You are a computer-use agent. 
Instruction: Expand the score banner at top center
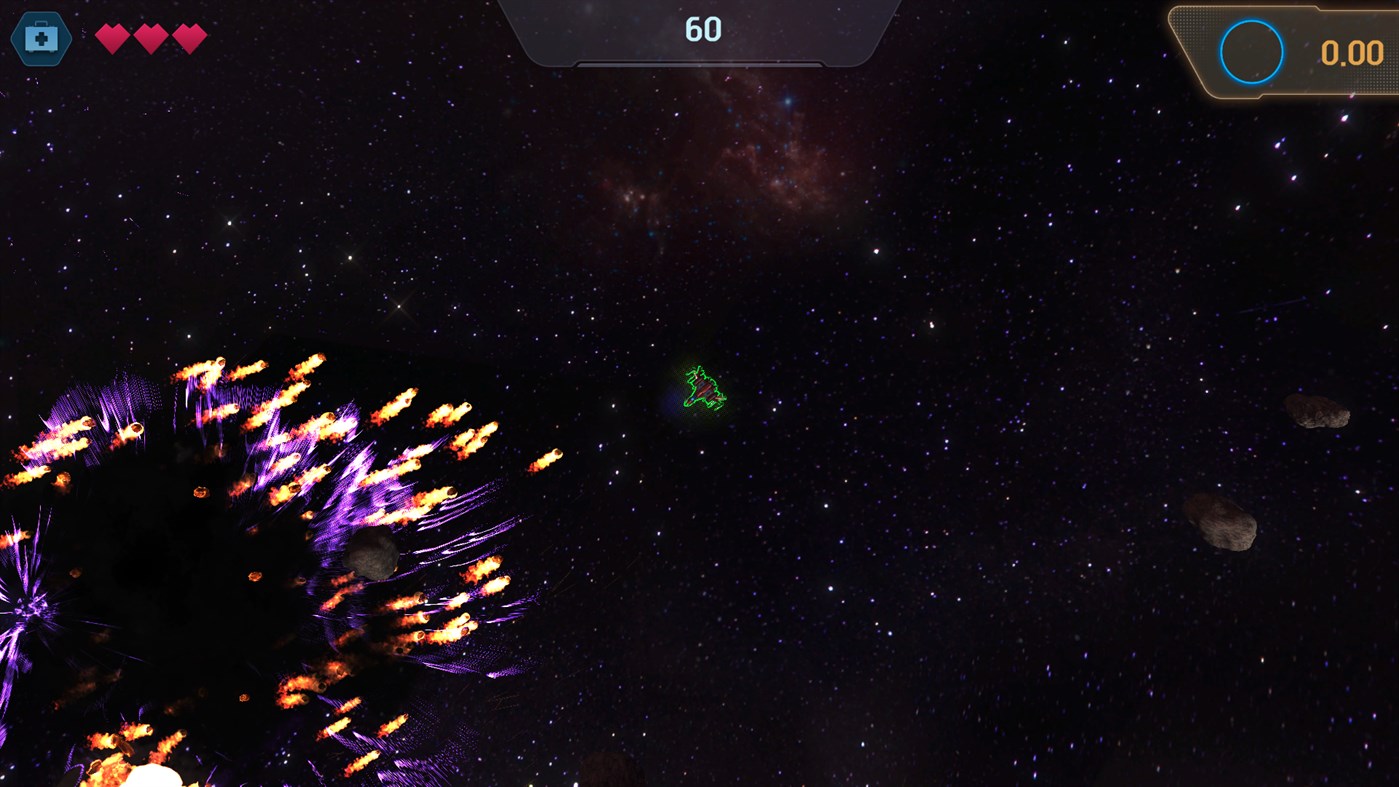pos(700,30)
